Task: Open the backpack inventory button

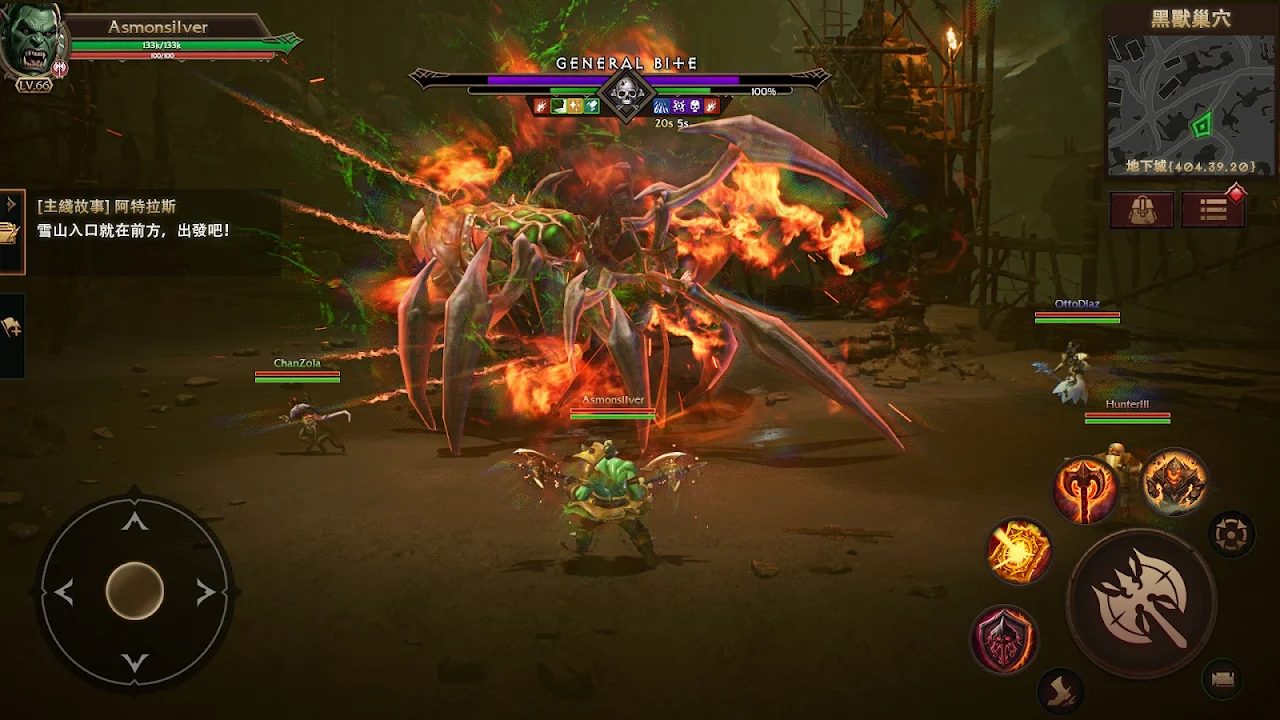Action: tap(1141, 210)
